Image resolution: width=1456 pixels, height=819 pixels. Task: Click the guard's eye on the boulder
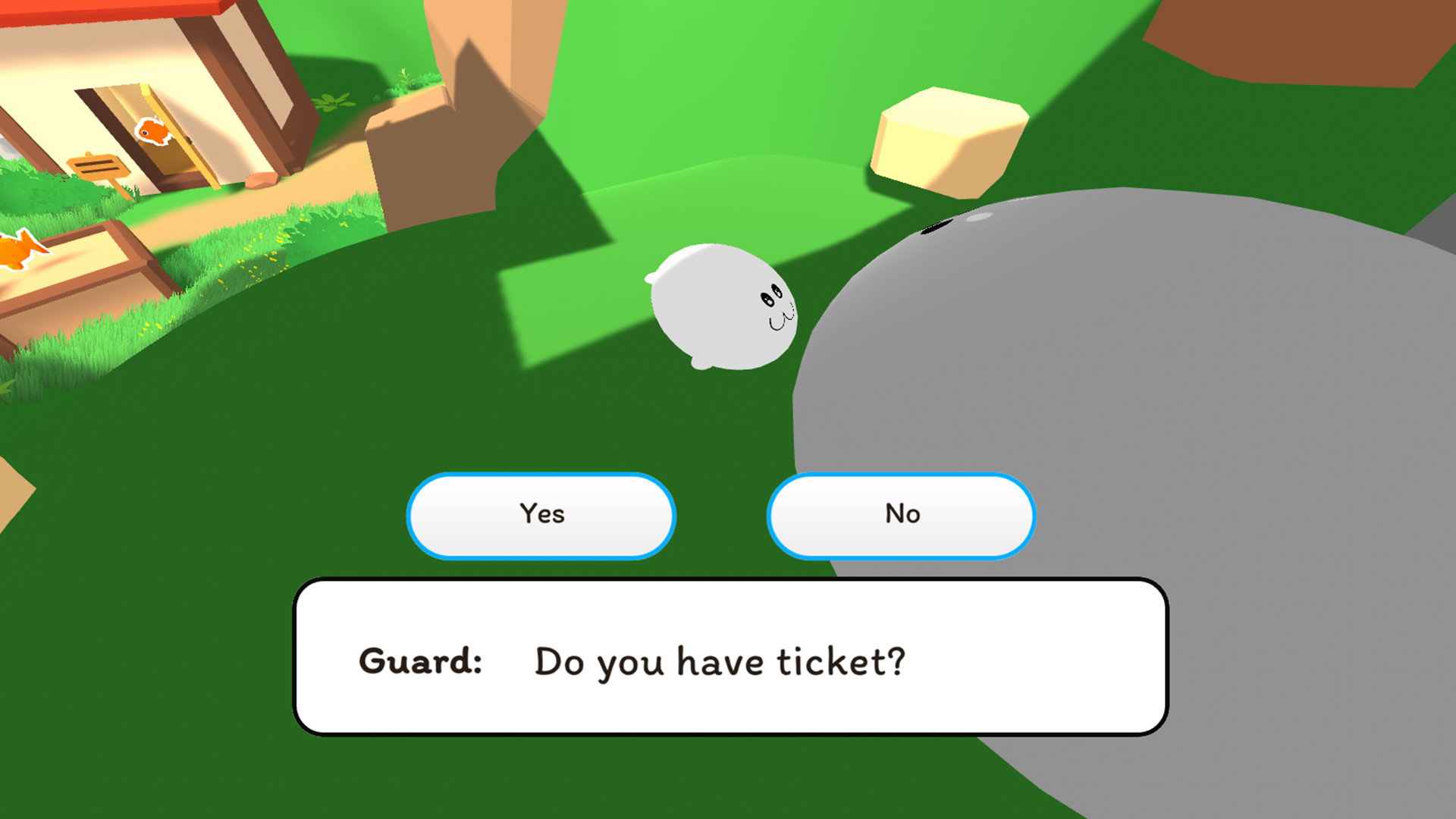937,227
